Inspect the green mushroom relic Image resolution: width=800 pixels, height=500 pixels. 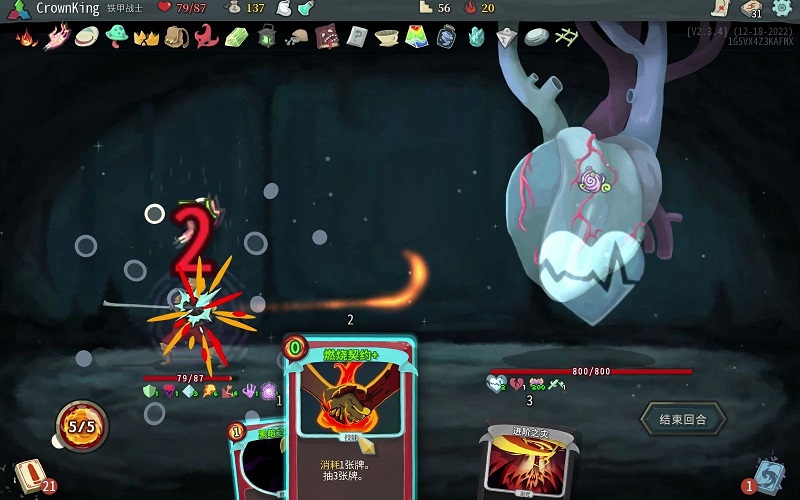(x=117, y=37)
